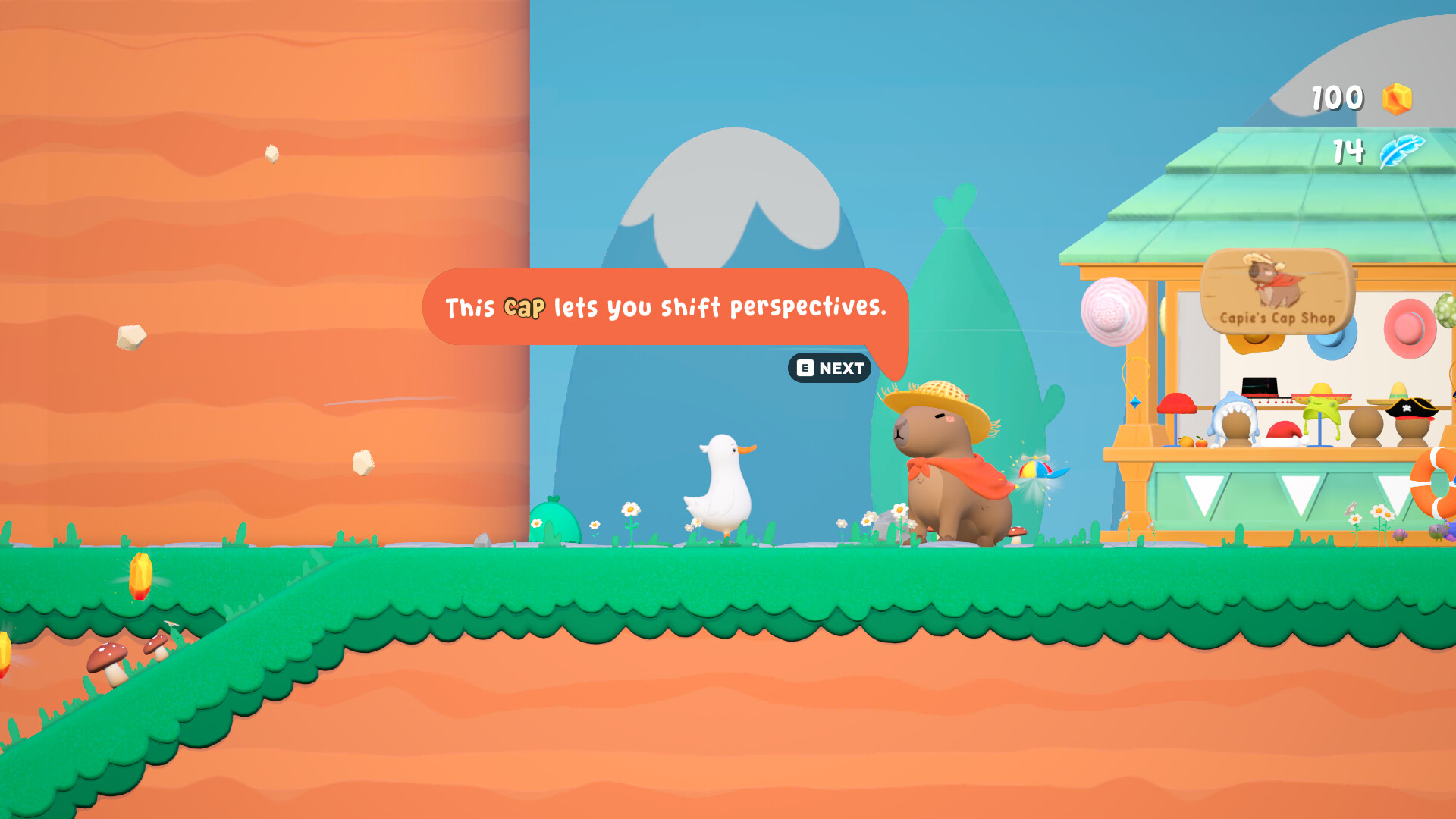Advance the dialogue with the NEXT button

(830, 368)
